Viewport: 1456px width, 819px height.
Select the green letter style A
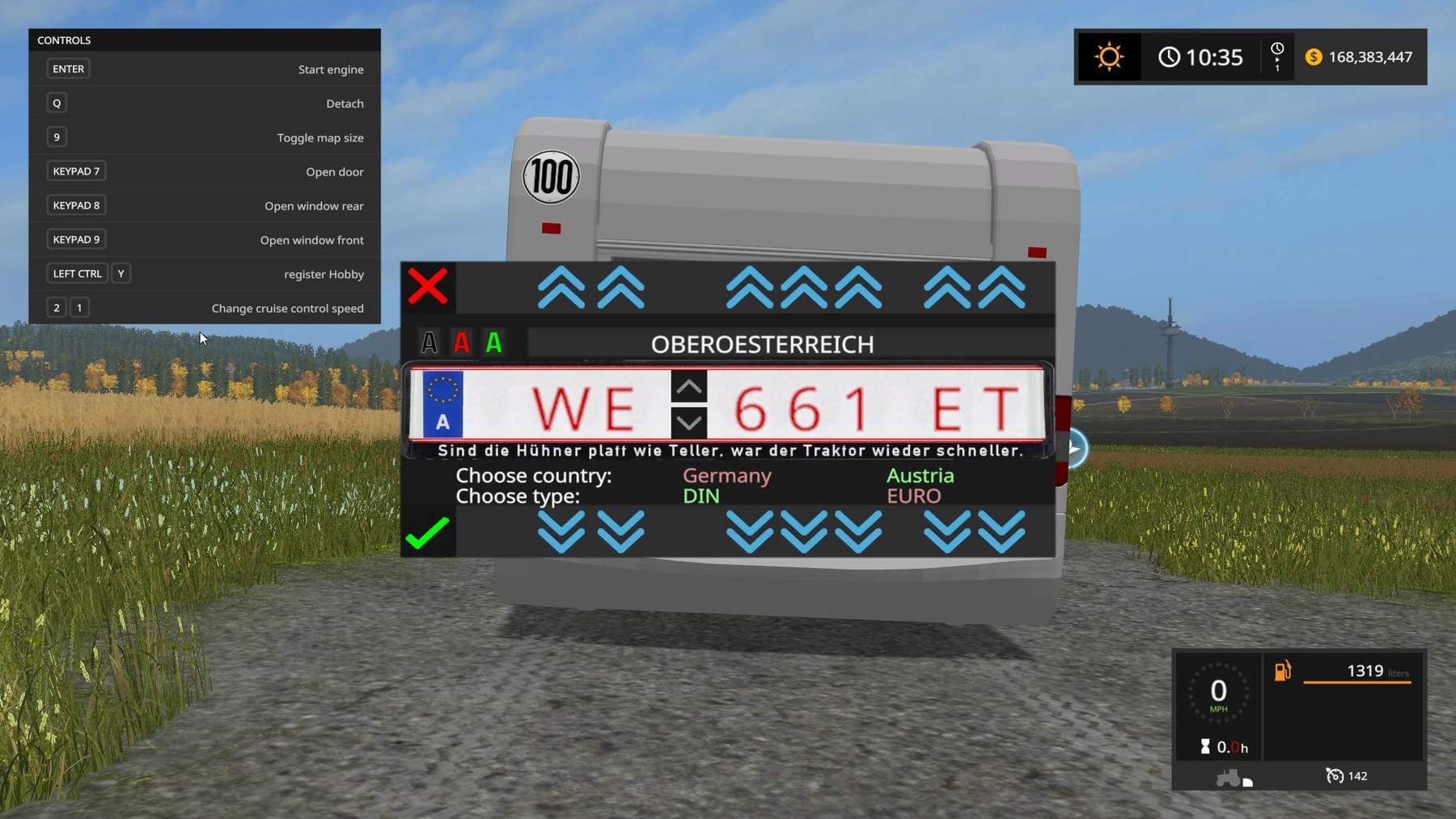[x=494, y=342]
